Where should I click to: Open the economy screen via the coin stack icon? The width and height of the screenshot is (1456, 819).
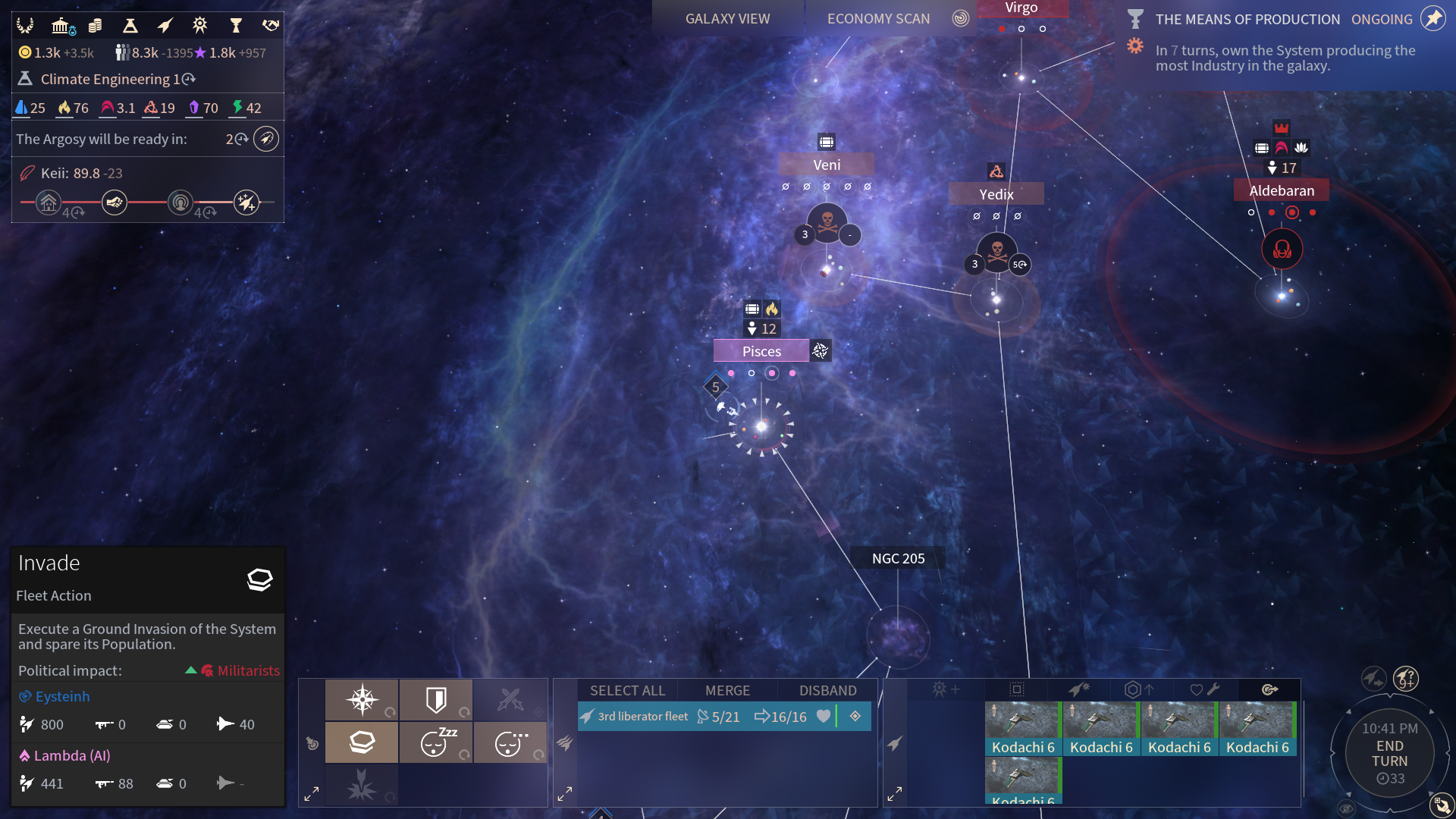click(x=95, y=26)
